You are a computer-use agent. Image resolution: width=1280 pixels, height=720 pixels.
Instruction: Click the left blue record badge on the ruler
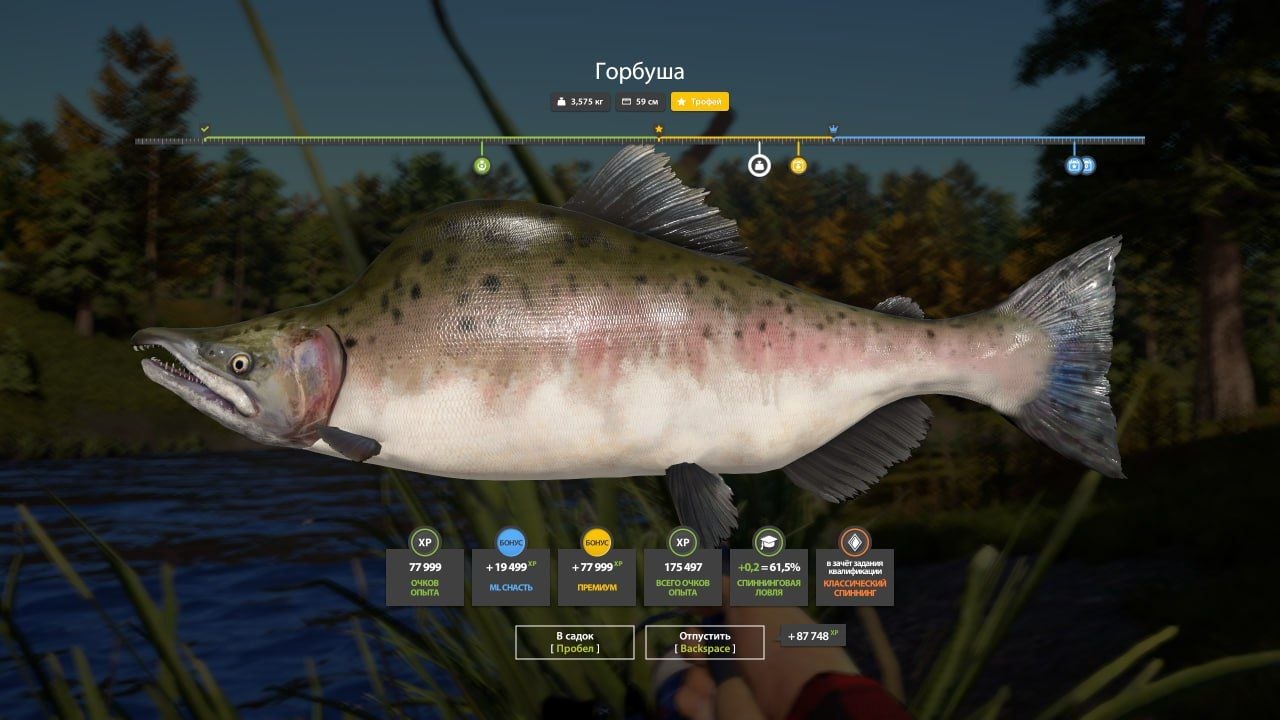point(1073,166)
